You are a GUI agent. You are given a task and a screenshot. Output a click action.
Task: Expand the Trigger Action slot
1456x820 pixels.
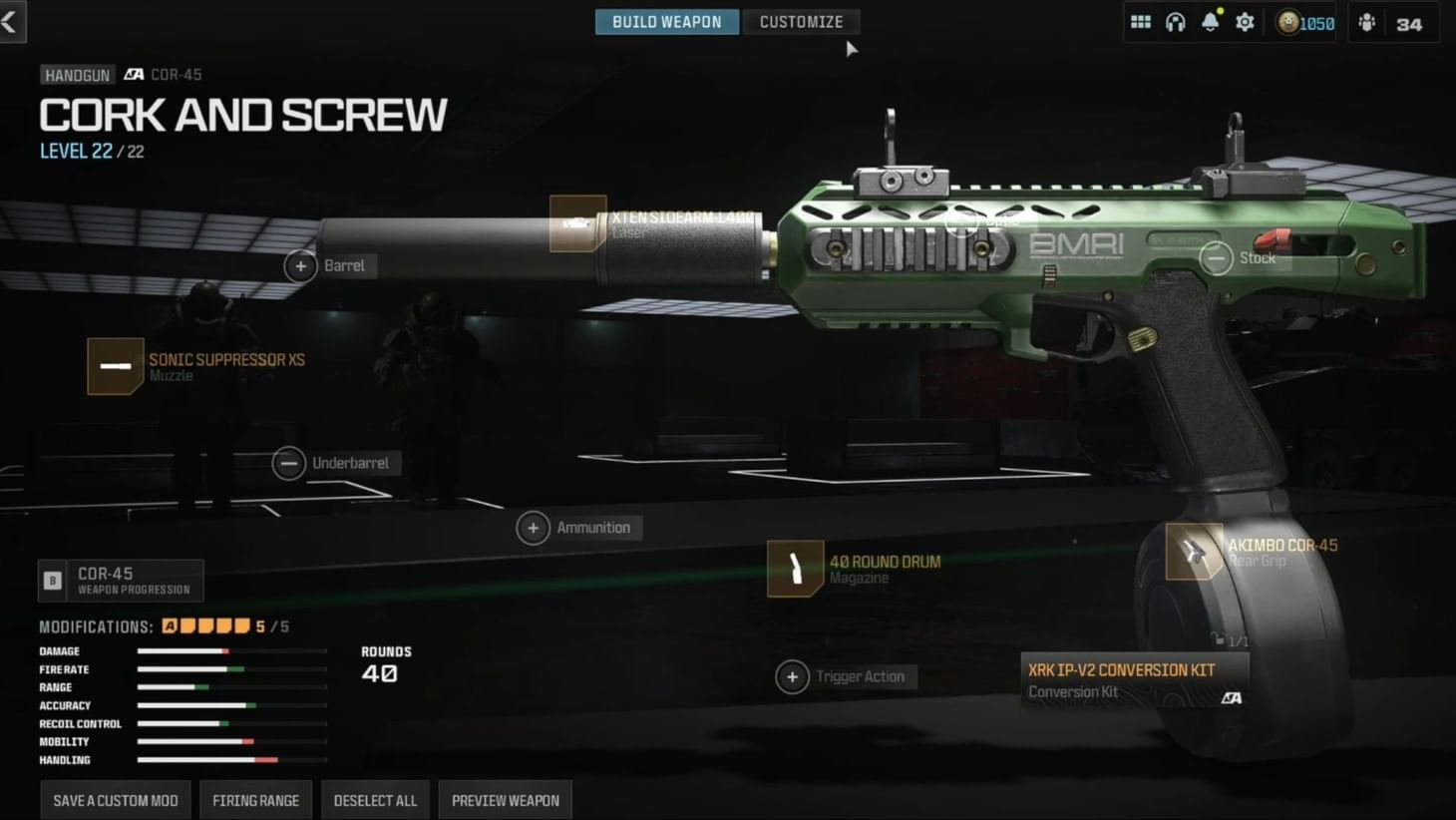tap(792, 676)
